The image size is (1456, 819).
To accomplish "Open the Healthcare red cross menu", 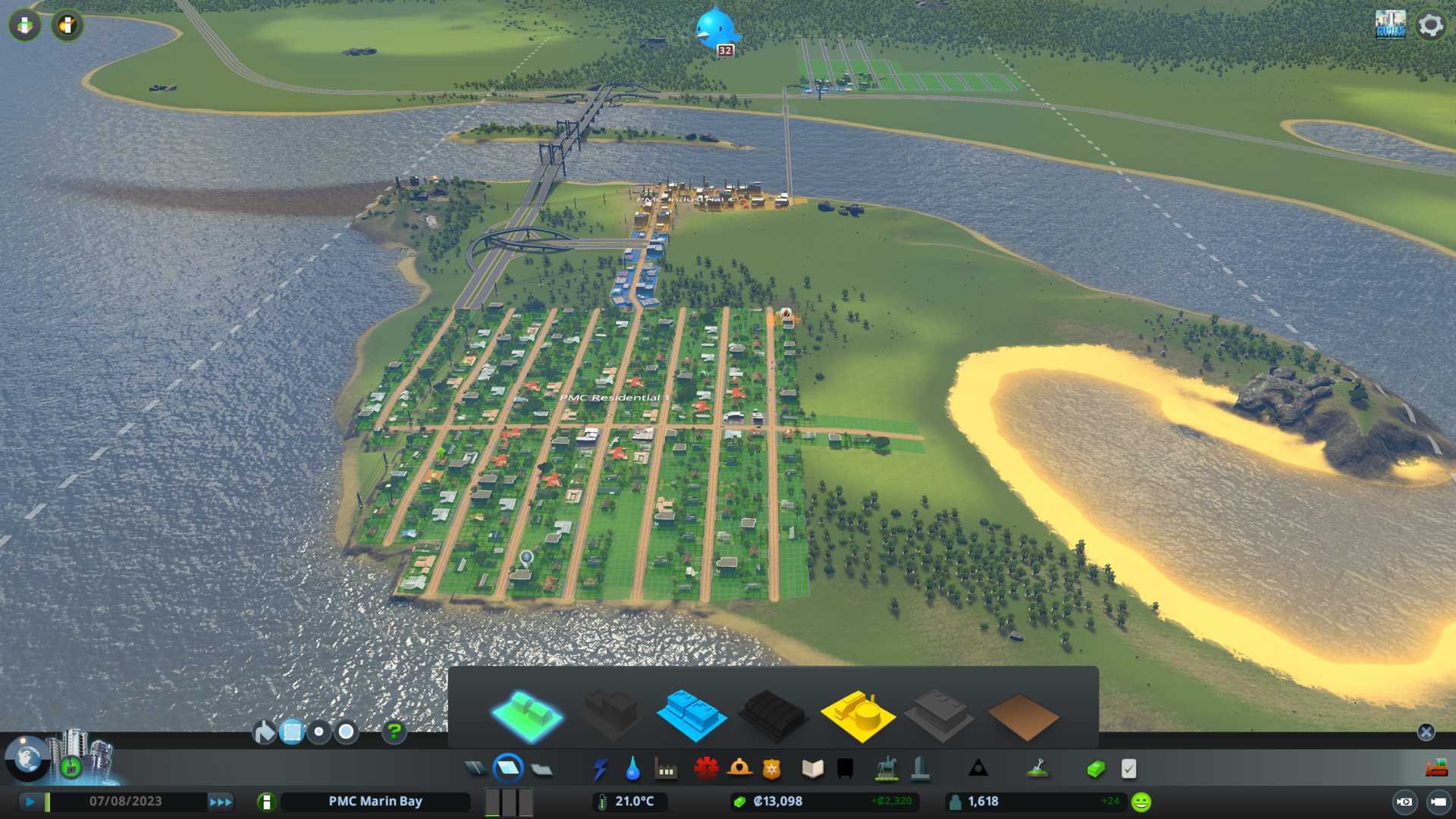I will coord(706,769).
